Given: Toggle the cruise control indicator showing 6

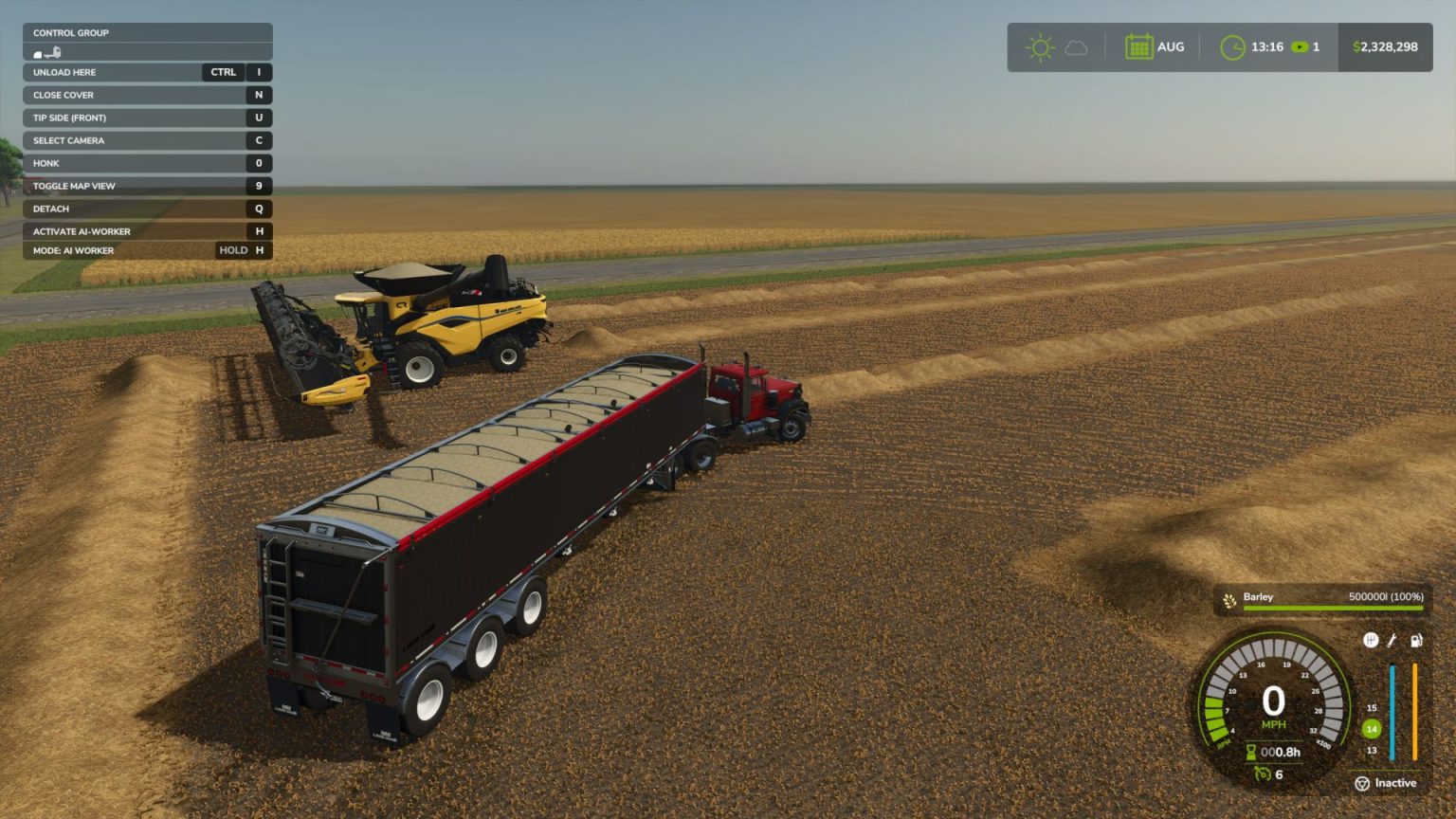Looking at the screenshot, I should point(1264,773).
